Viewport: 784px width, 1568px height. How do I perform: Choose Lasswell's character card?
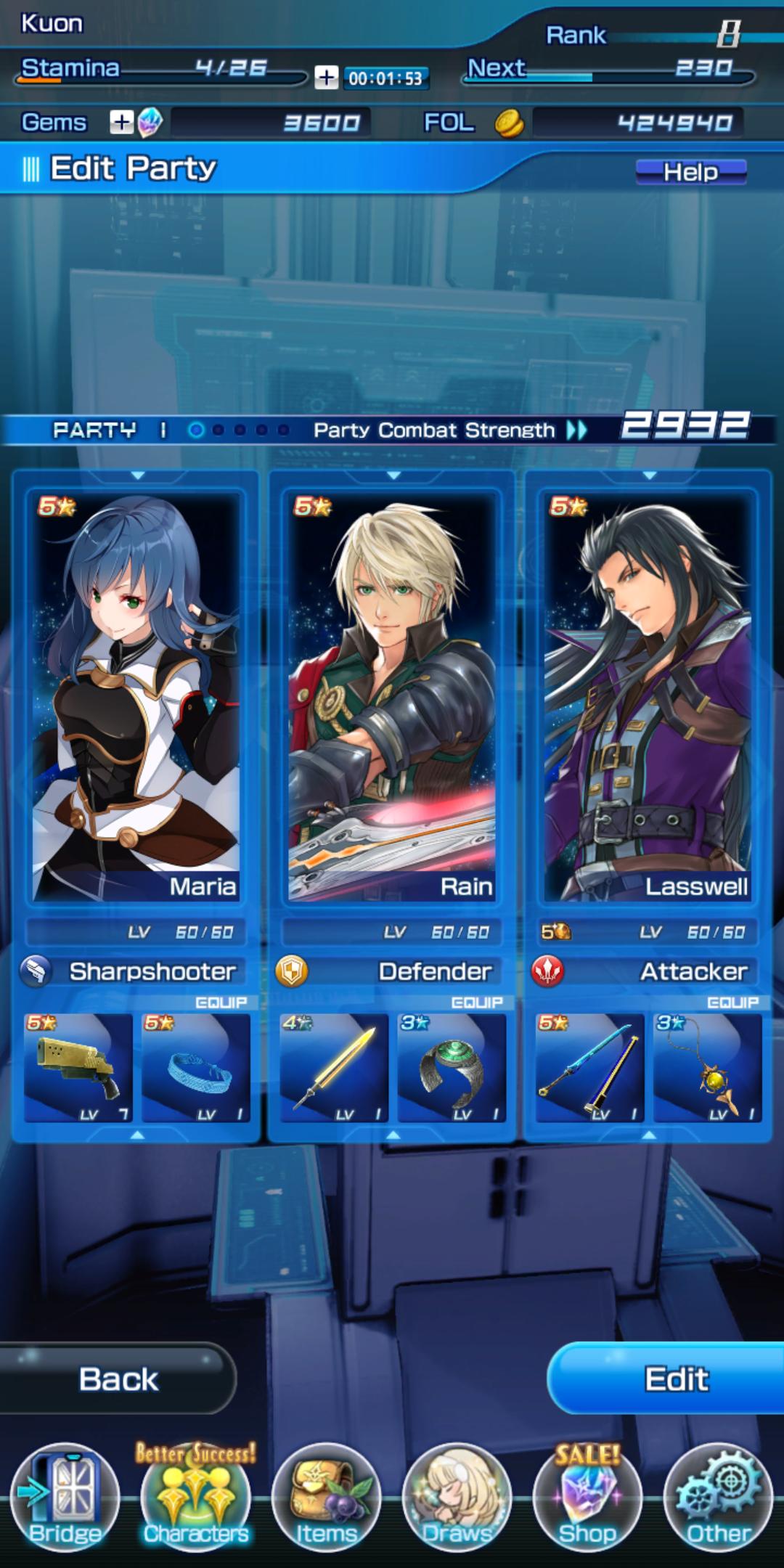click(648, 695)
